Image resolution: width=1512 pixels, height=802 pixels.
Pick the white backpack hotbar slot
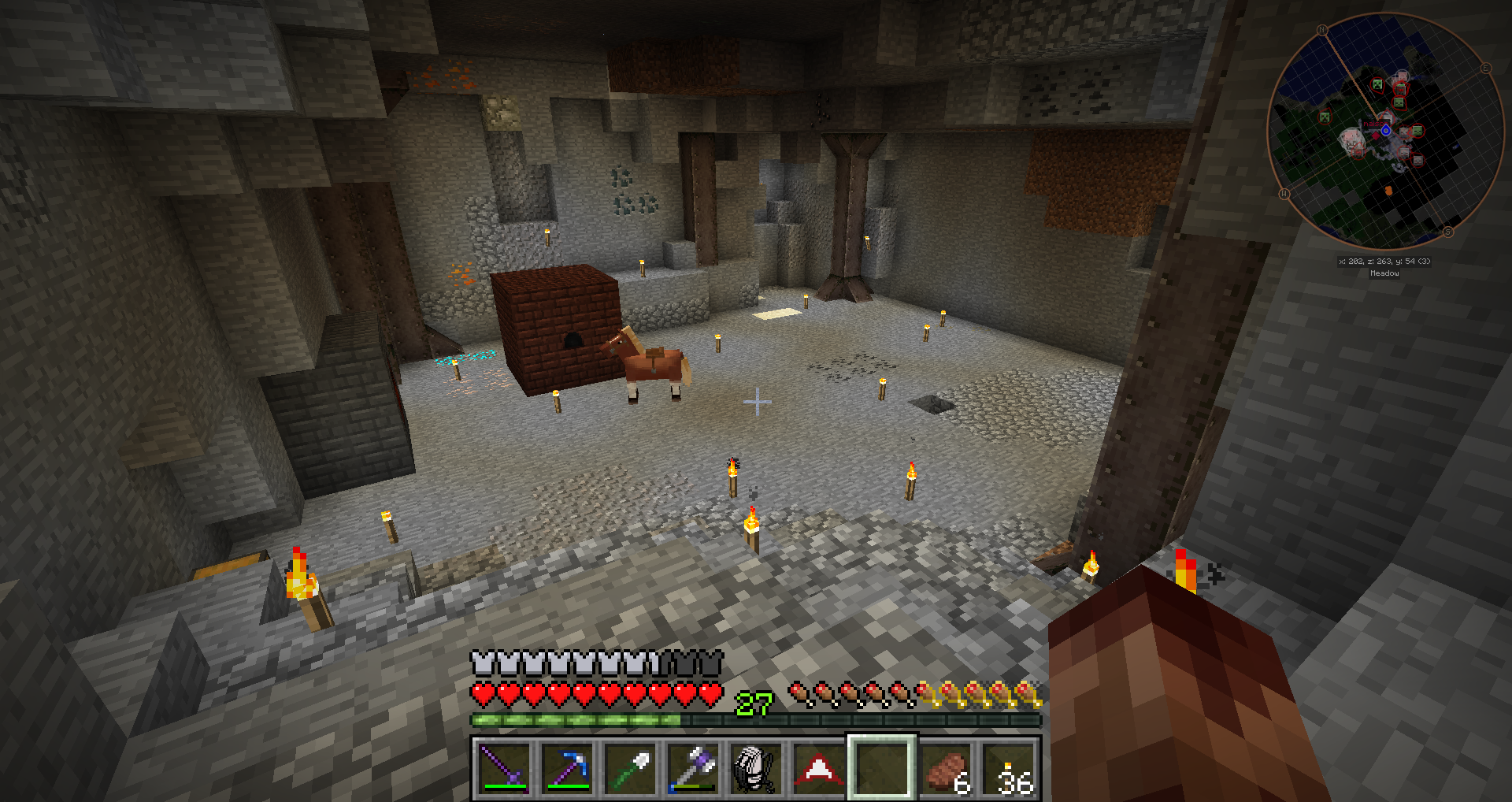[756, 767]
